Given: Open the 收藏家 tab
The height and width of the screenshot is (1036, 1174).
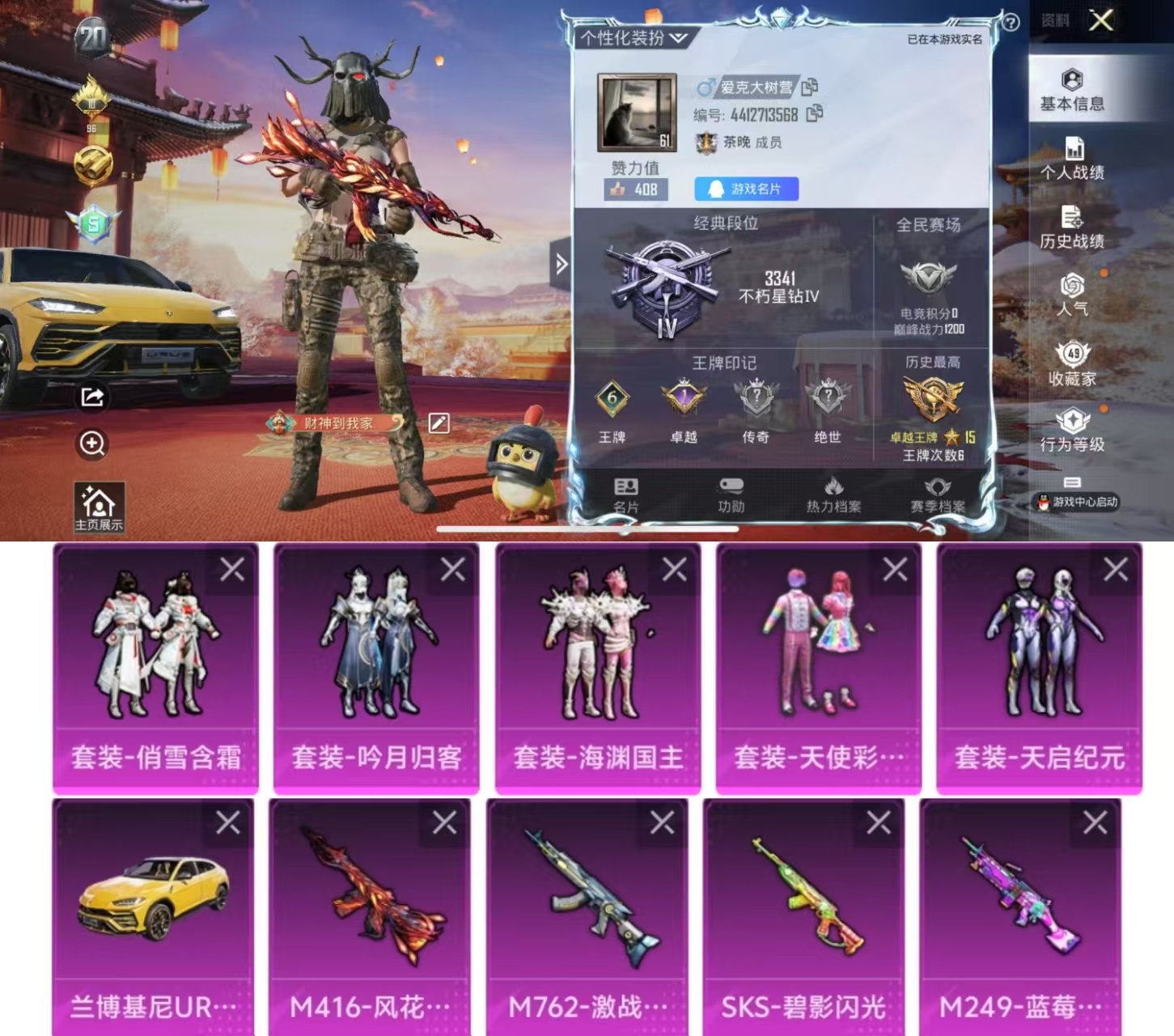Looking at the screenshot, I should (1072, 365).
